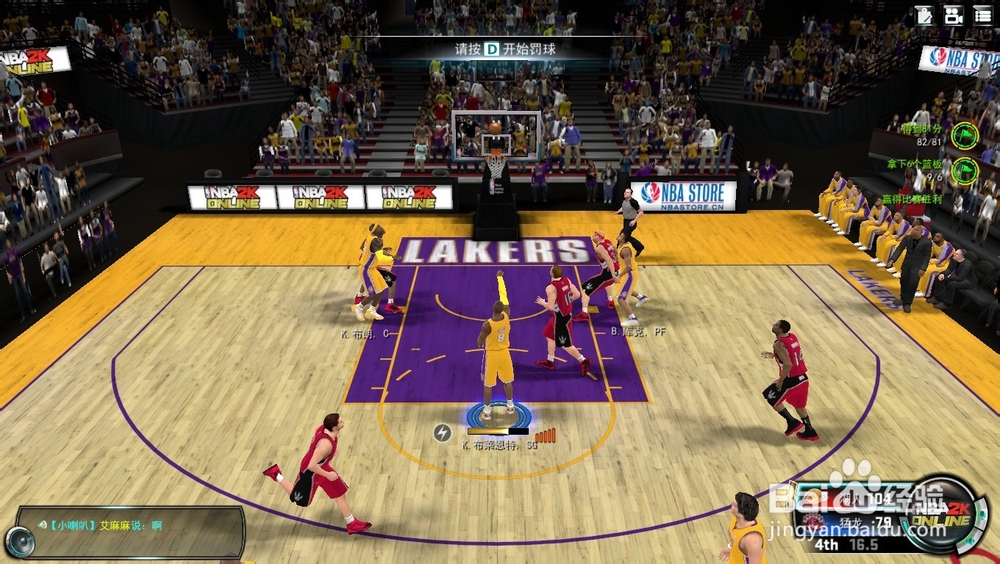The width and height of the screenshot is (1000, 564).
Task: Click the video camera replay icon
Action: pos(953,15)
